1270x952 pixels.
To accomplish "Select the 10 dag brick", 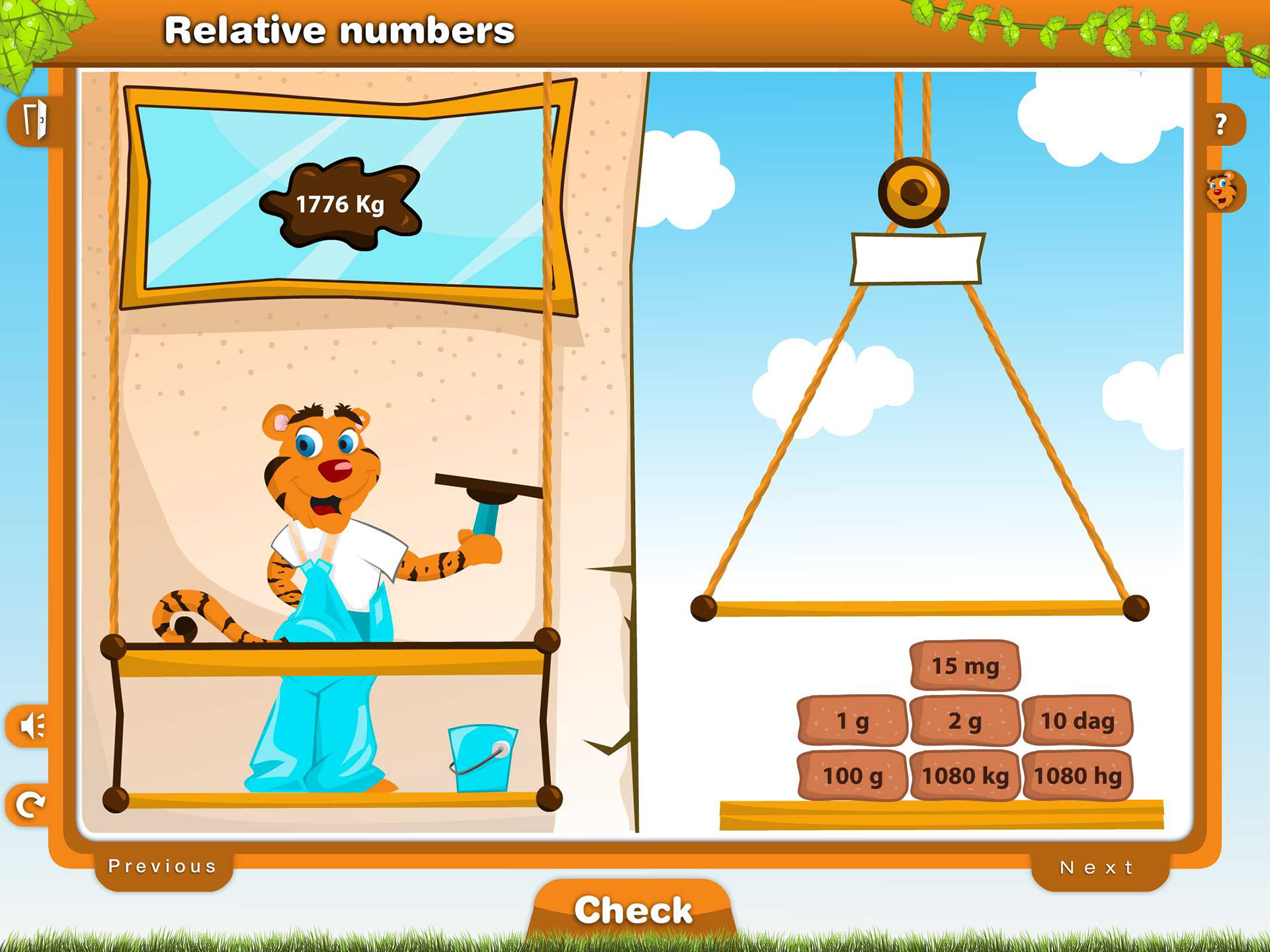I will click(1078, 721).
